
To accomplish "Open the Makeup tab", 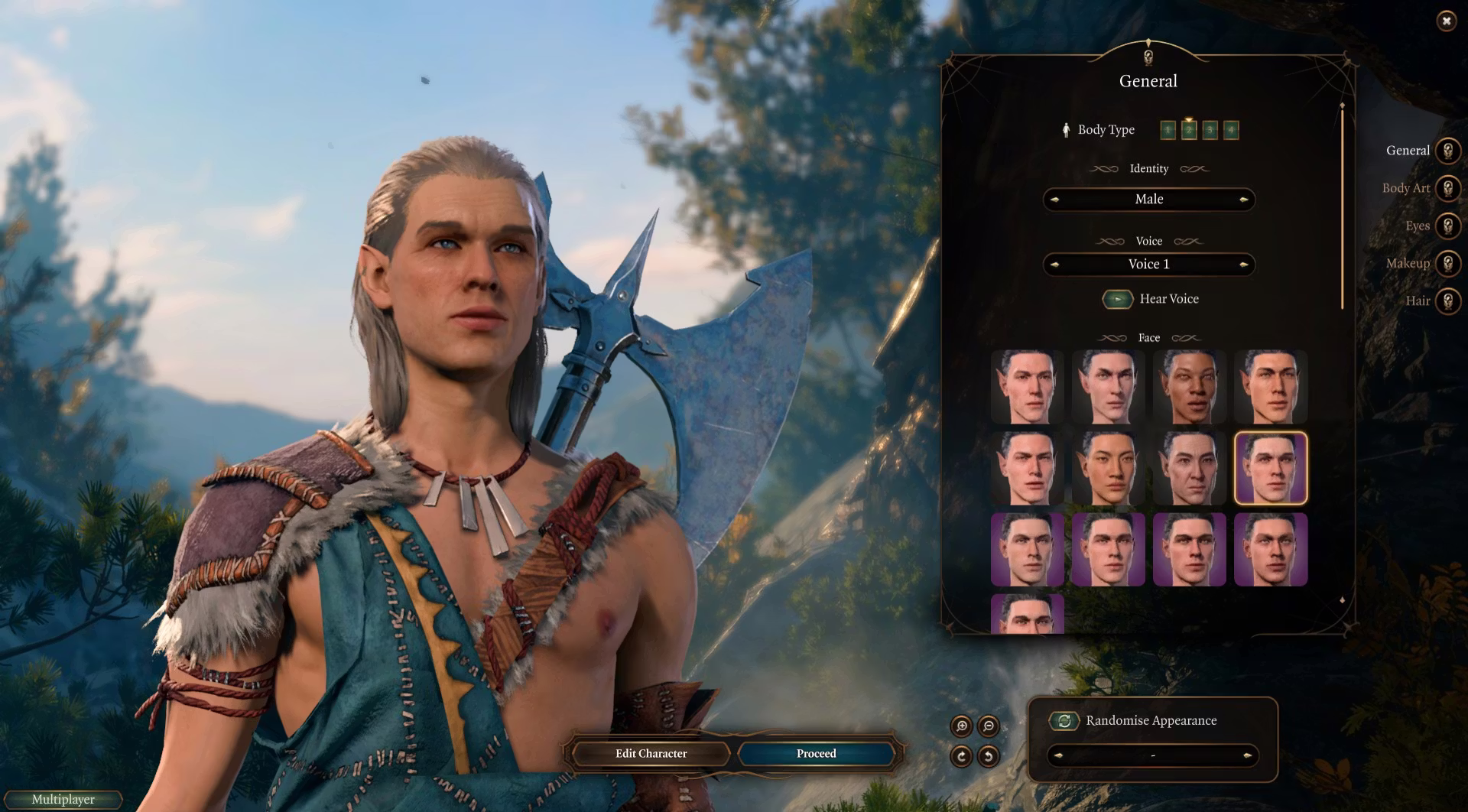I will click(1447, 263).
